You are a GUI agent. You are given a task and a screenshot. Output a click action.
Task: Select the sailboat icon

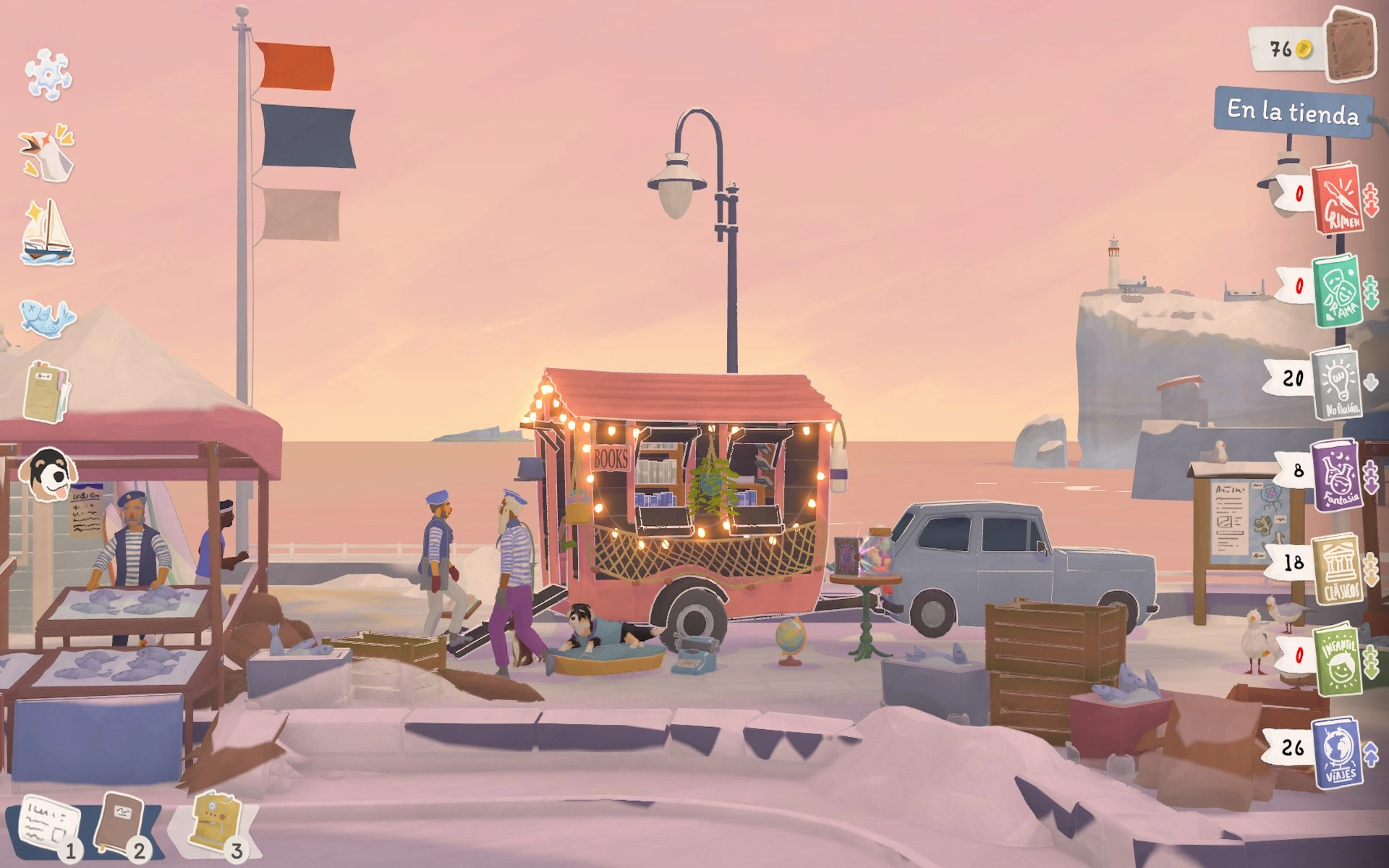pyautogui.click(x=48, y=233)
